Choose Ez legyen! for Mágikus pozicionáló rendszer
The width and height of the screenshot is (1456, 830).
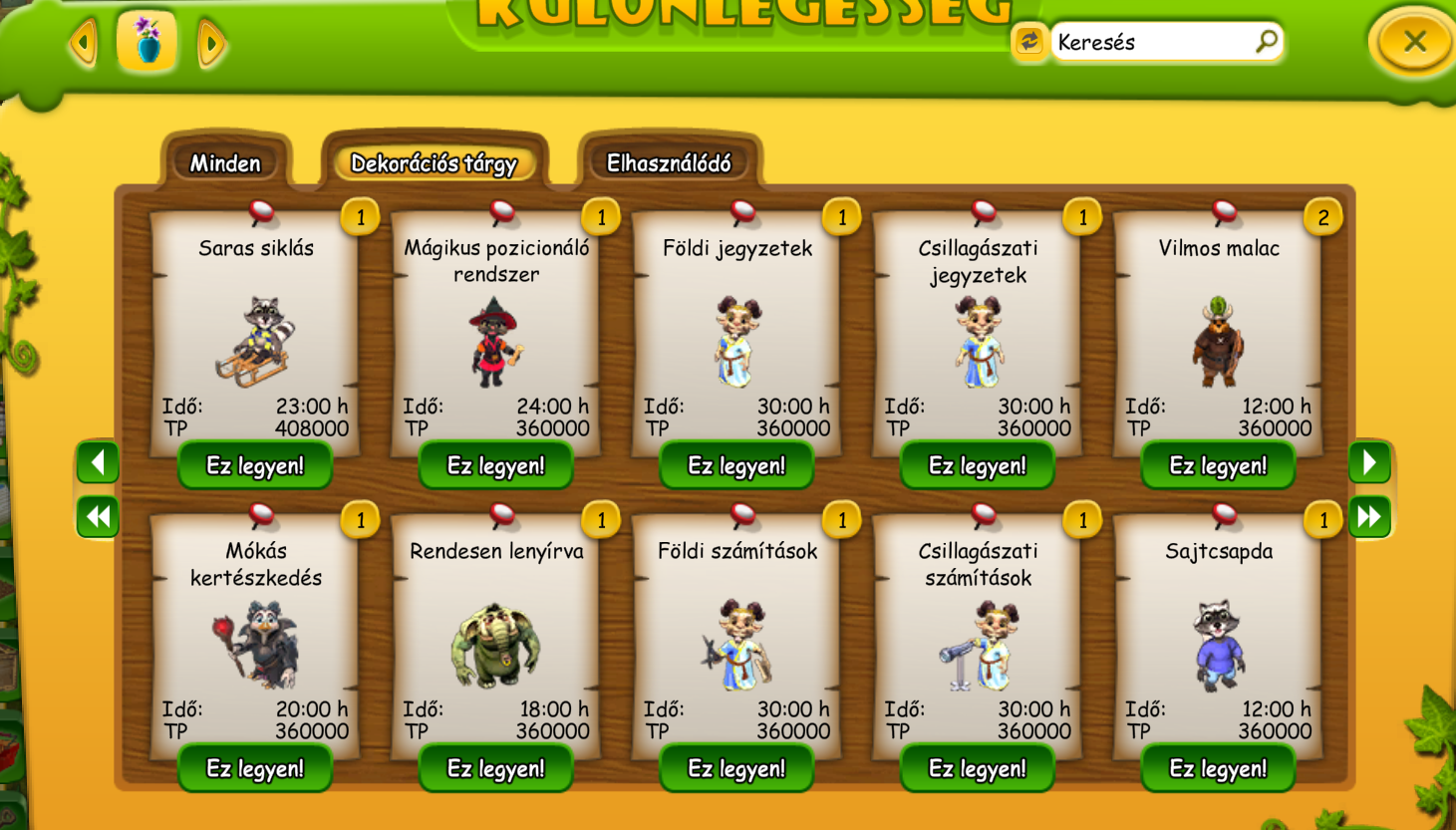click(496, 465)
